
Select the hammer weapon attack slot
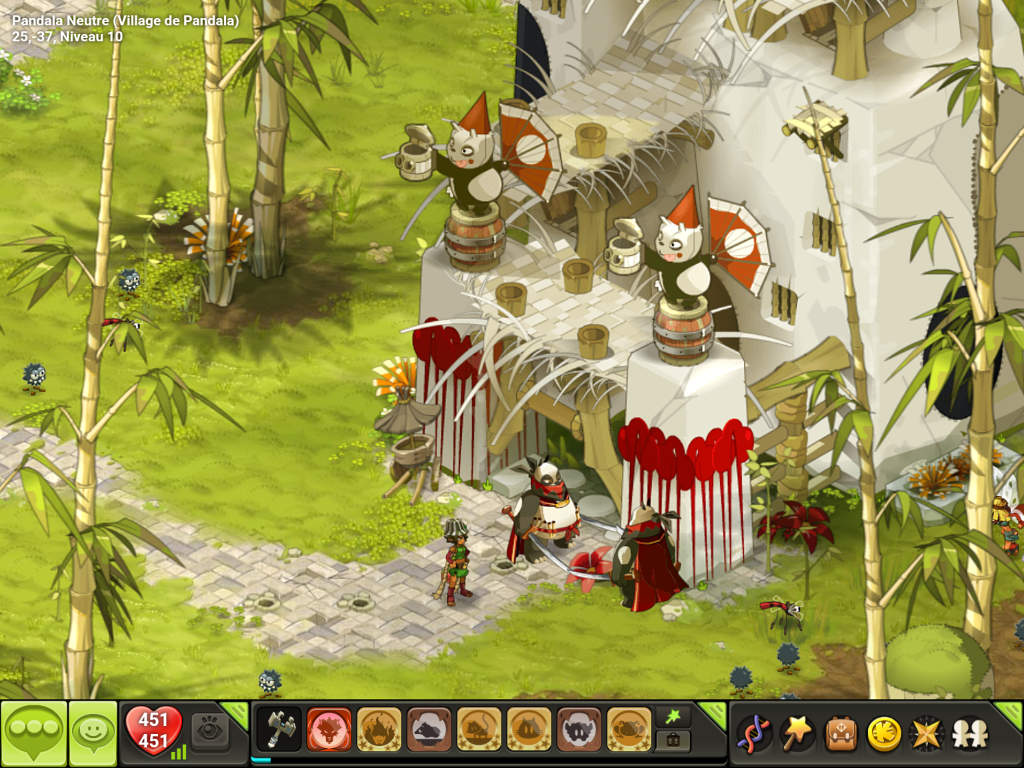279,729
